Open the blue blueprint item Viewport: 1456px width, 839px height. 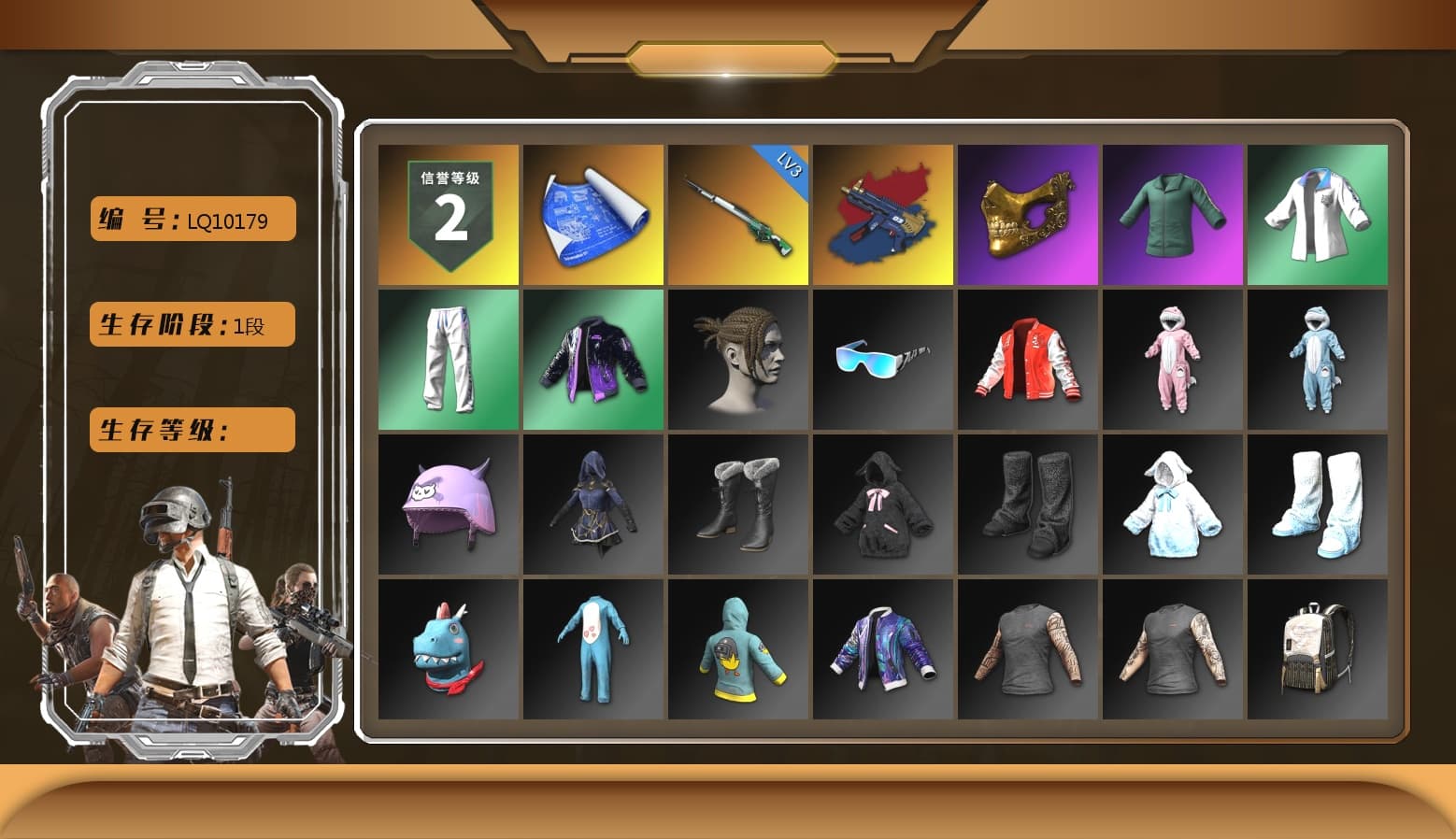coord(592,214)
